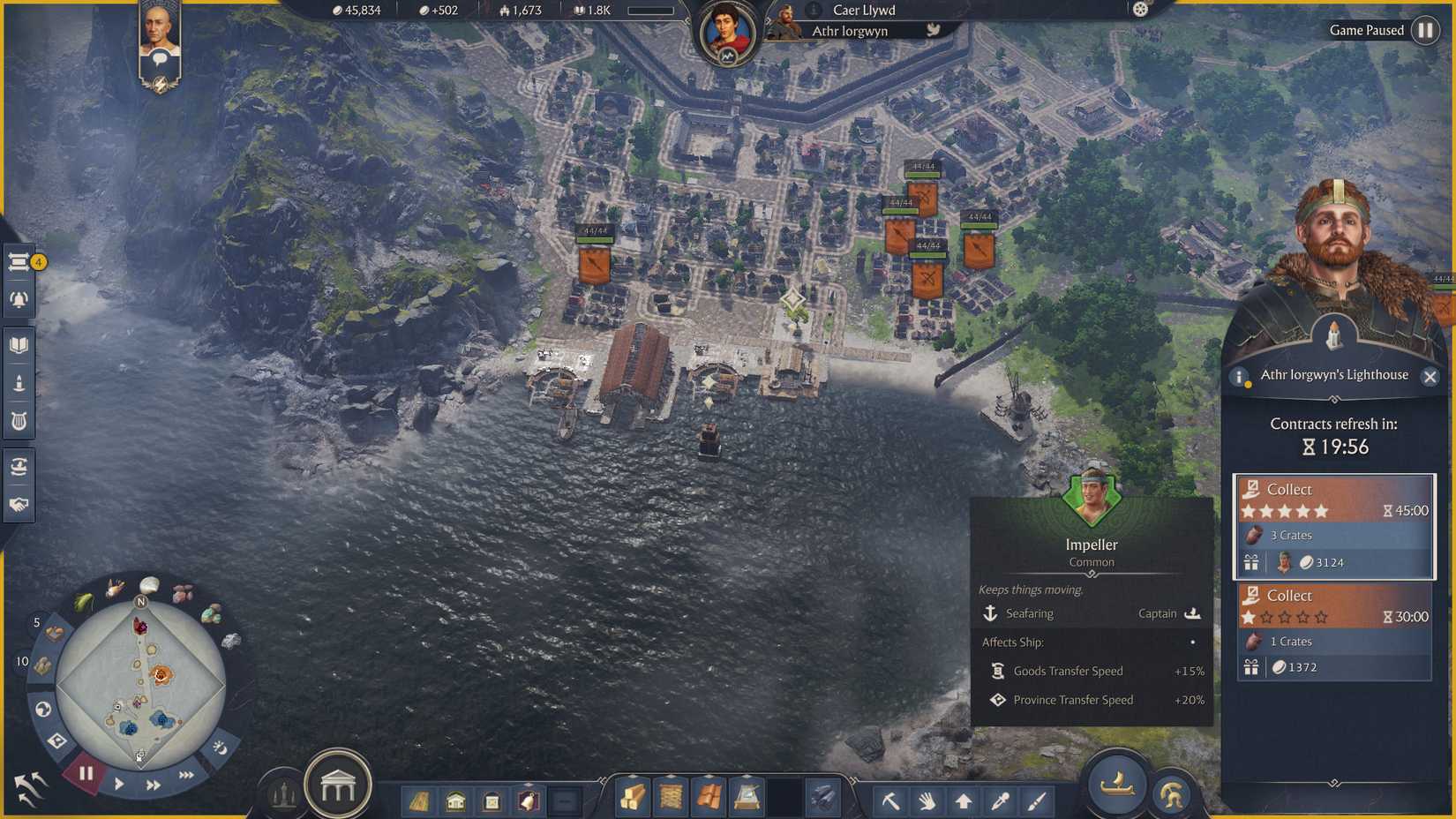The image size is (1456, 819).
Task: Open the journal book icon on the left
Action: 19,345
